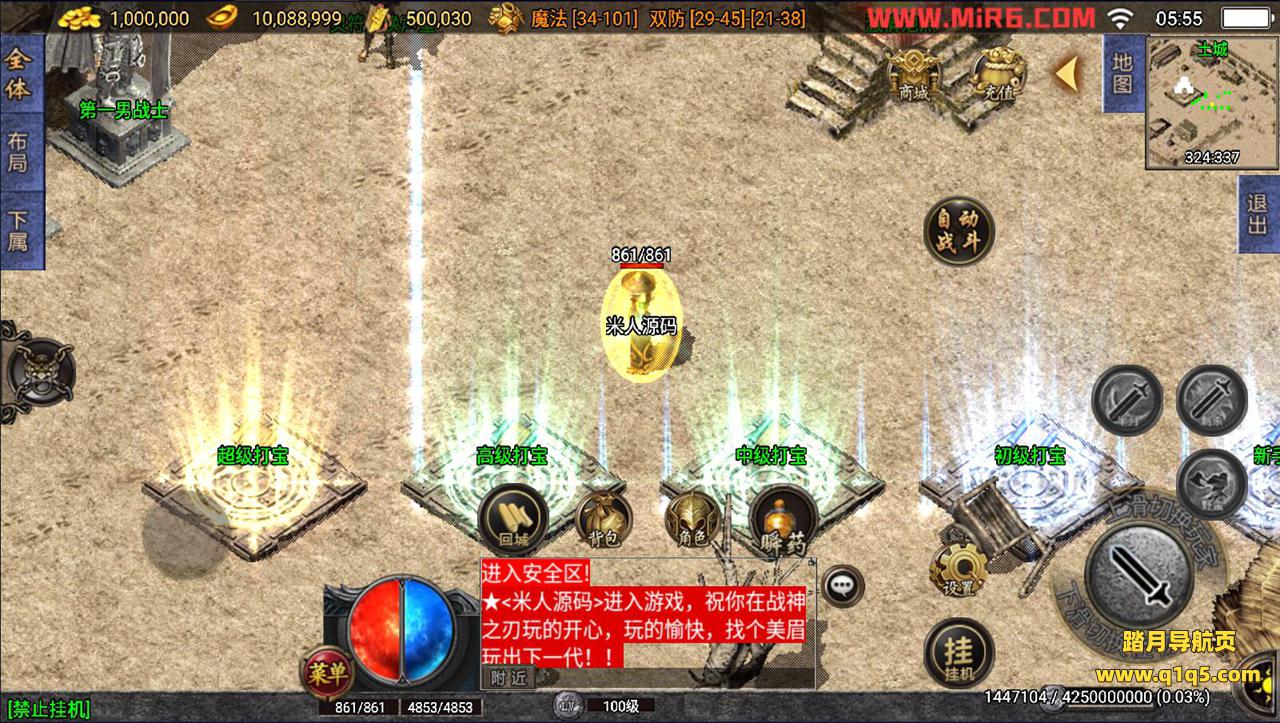Select the 布局 layout tab
The height and width of the screenshot is (723, 1280).
tap(18, 151)
